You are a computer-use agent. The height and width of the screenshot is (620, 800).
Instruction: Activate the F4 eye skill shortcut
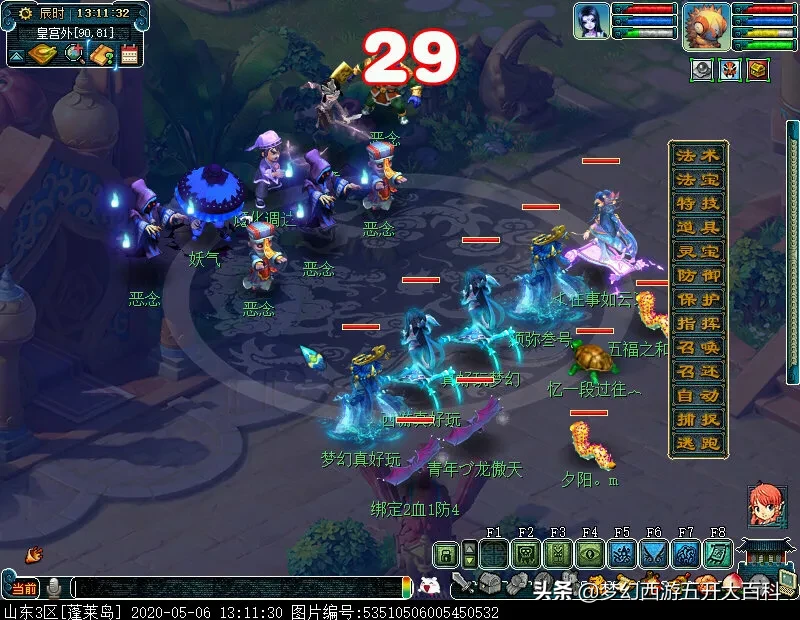pyautogui.click(x=589, y=554)
